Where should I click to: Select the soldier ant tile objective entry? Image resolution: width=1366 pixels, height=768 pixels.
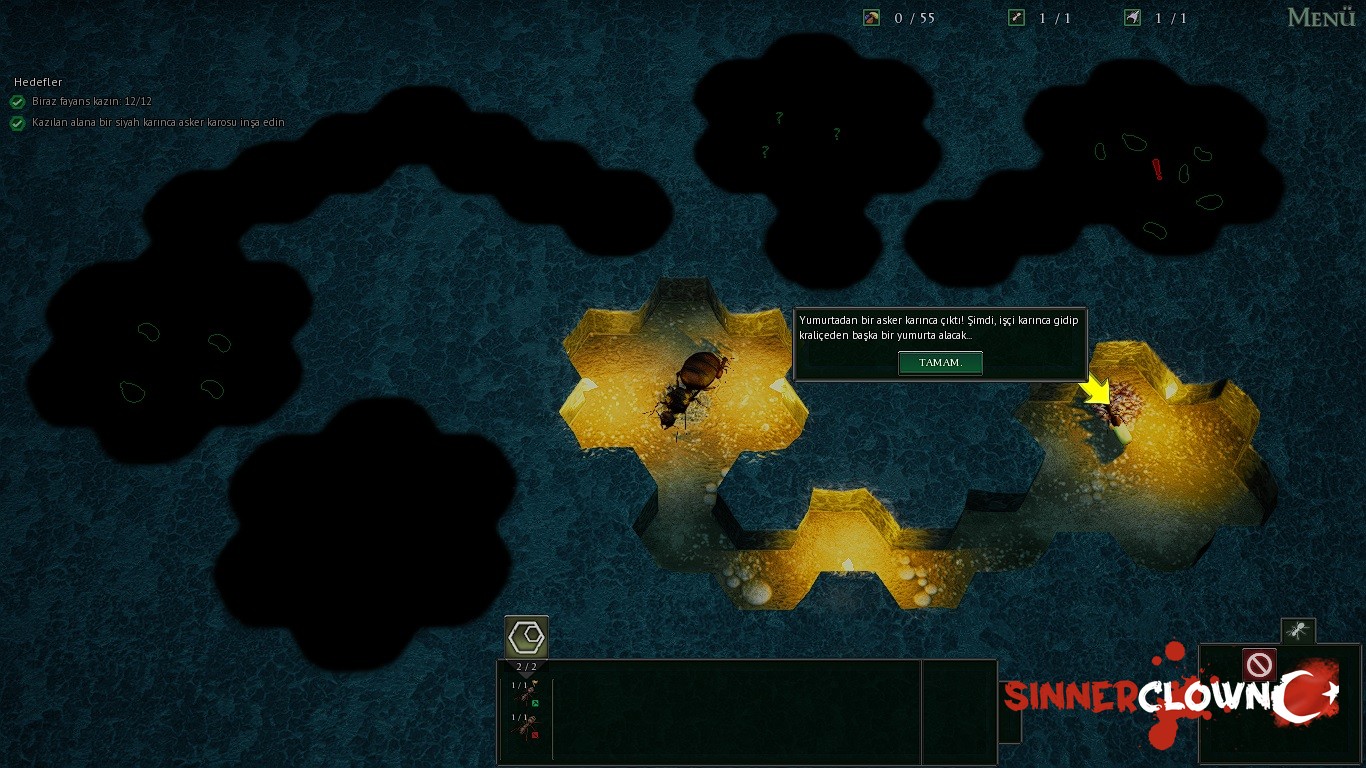[x=158, y=123]
